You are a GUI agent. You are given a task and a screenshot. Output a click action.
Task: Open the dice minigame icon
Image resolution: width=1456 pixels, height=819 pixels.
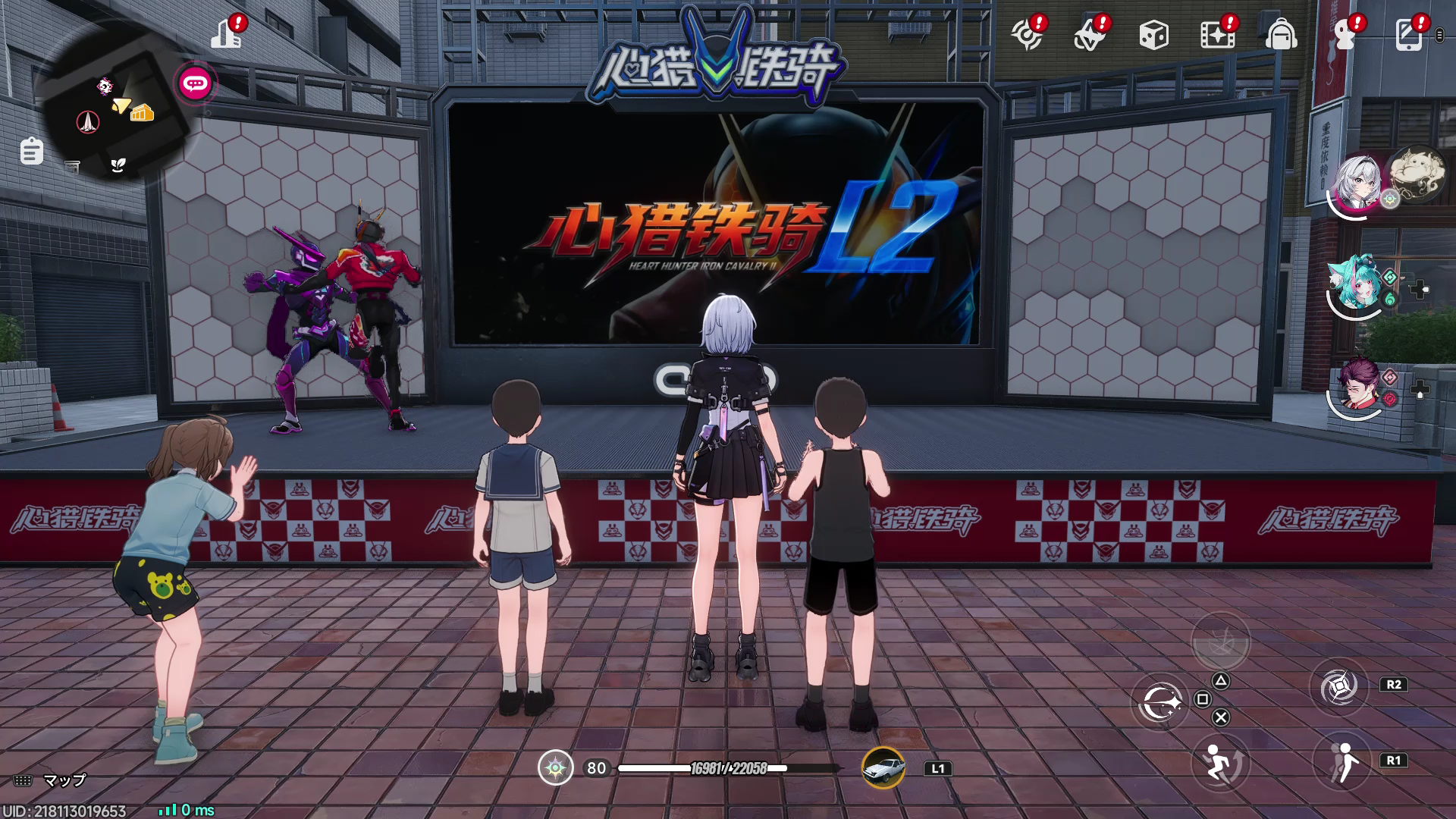[x=1153, y=35]
